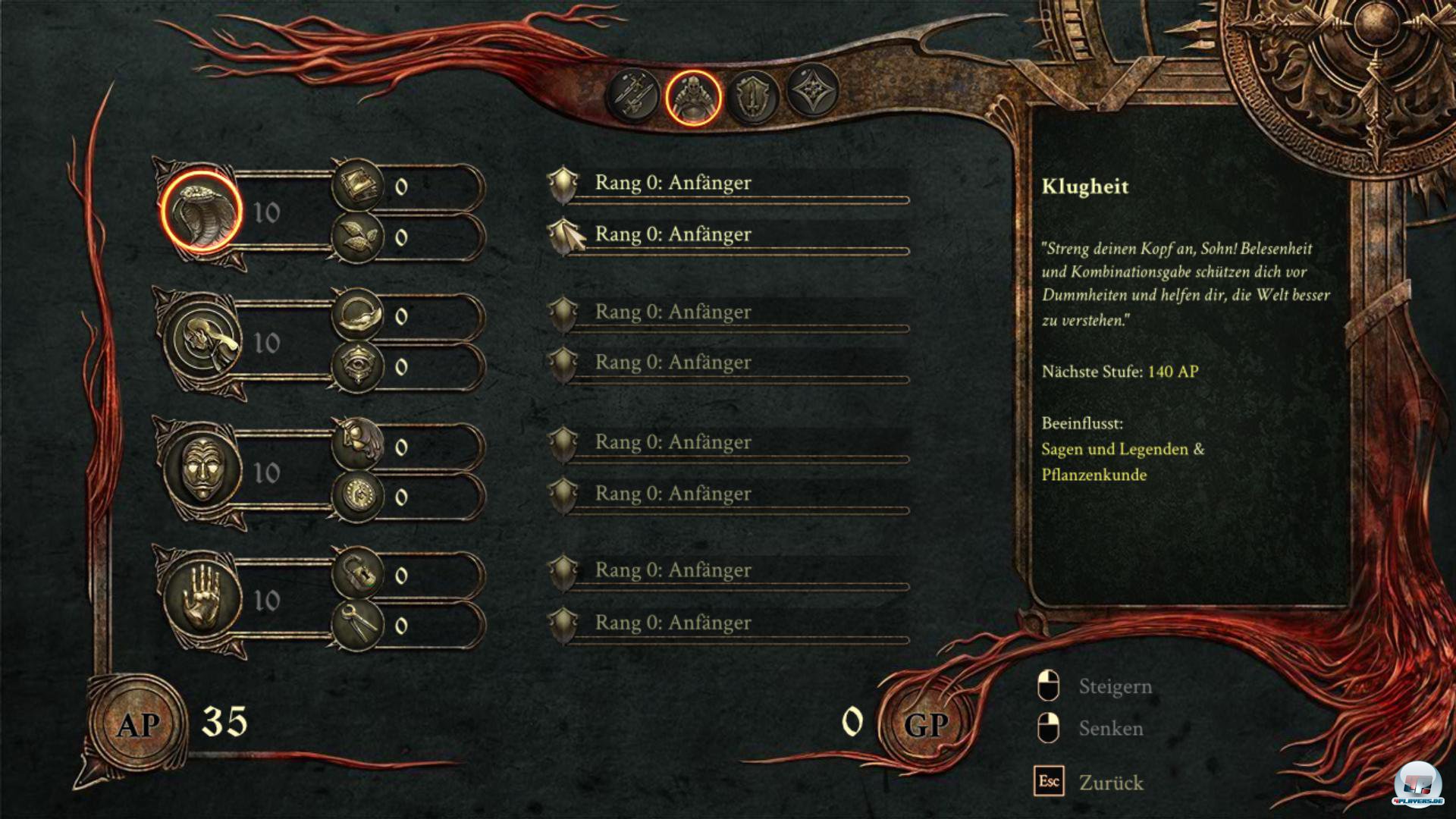Select the golden mask attribute
The width and height of the screenshot is (1456, 819).
coord(202,472)
